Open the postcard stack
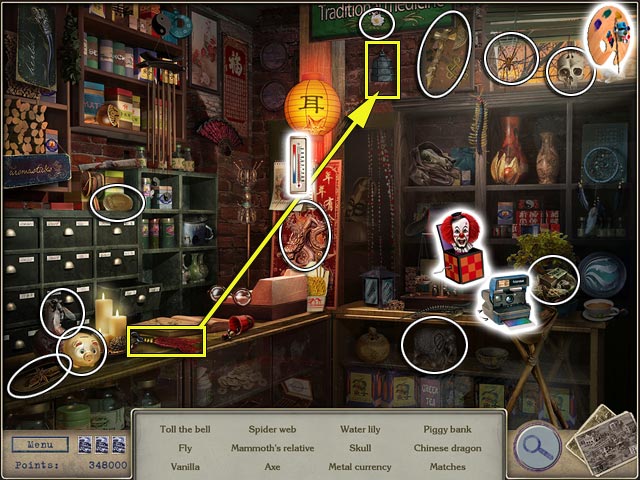 tap(600, 437)
